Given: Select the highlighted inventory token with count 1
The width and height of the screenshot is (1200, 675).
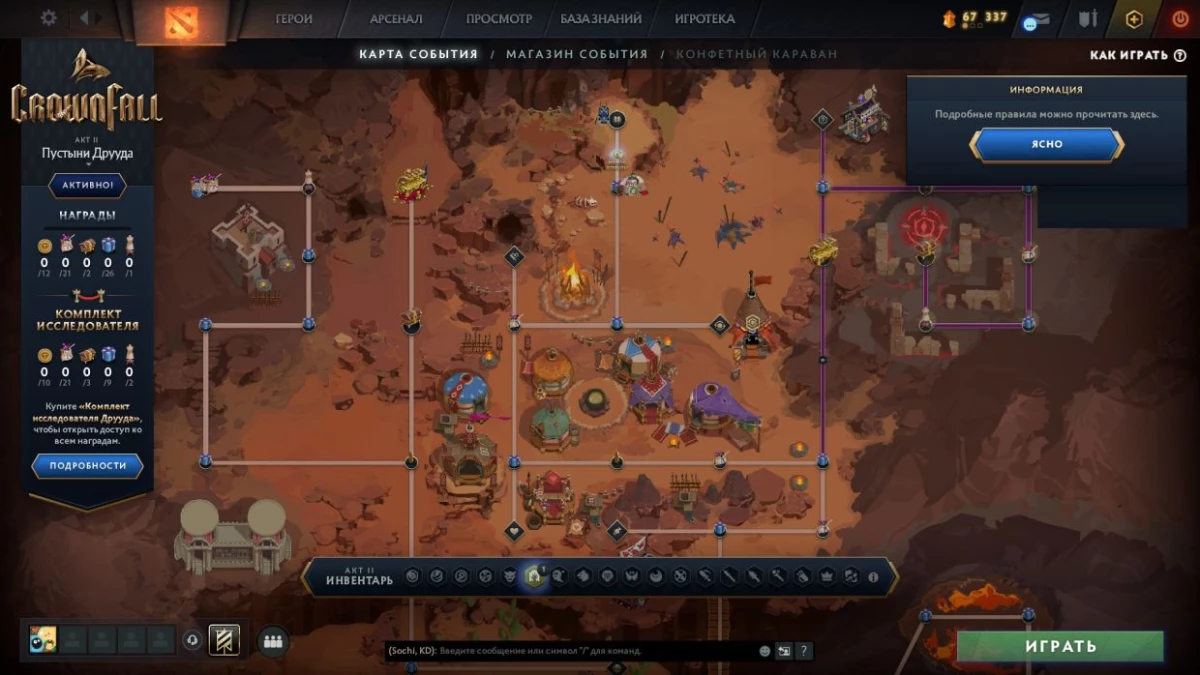Looking at the screenshot, I should (x=534, y=576).
